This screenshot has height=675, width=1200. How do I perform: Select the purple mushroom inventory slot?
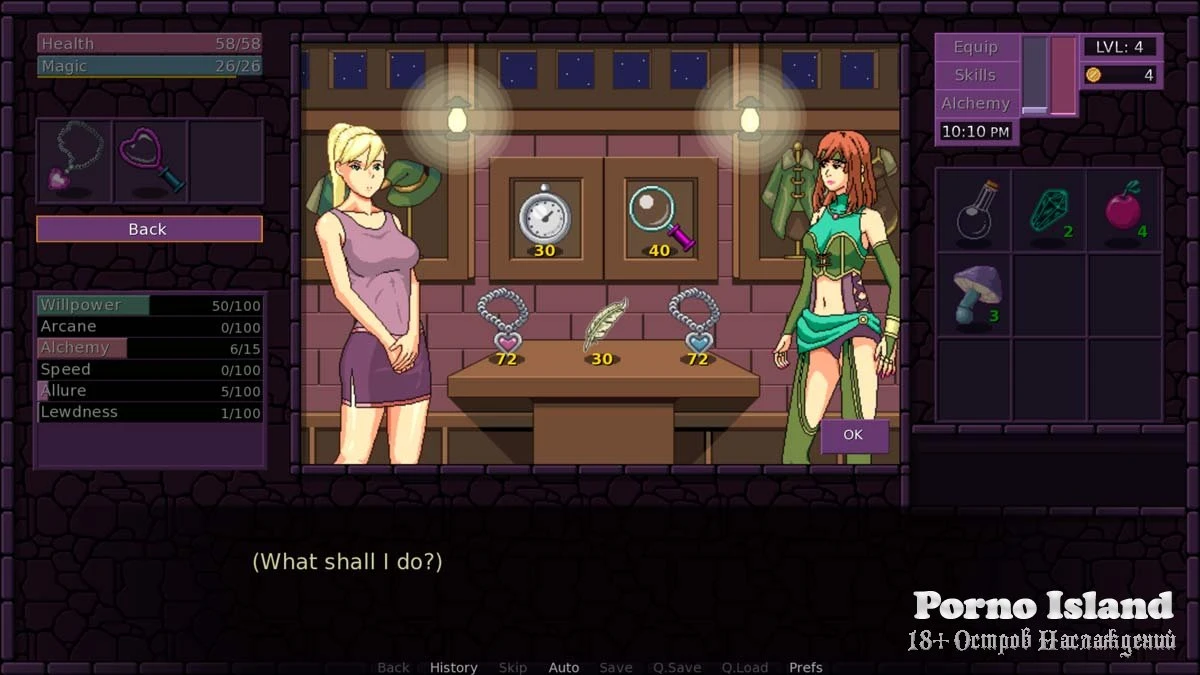coord(973,294)
